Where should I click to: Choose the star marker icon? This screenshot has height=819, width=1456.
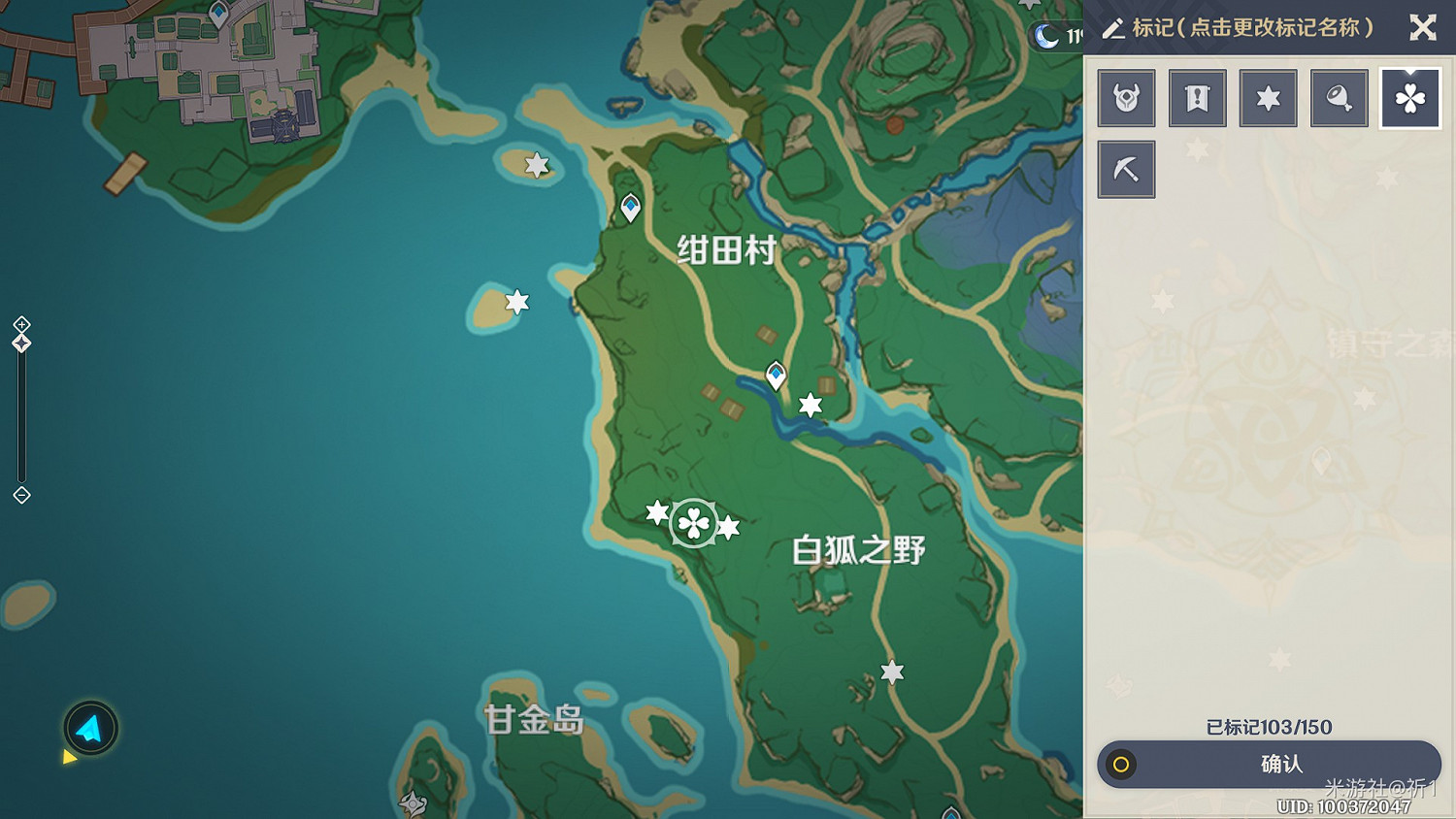(x=1268, y=98)
